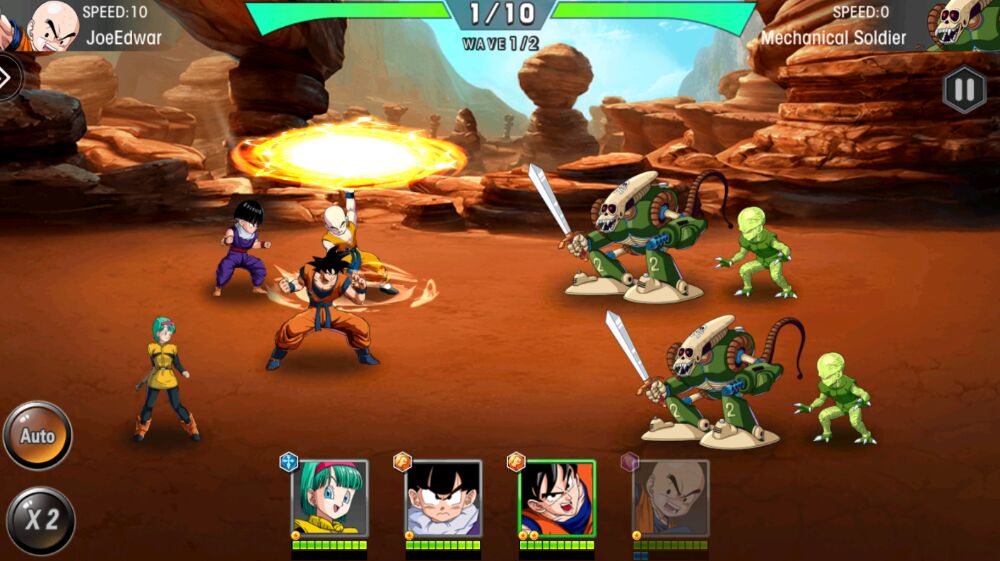The image size is (1000, 561).
Task: Toggle the Auto battle button
Action: [38, 436]
